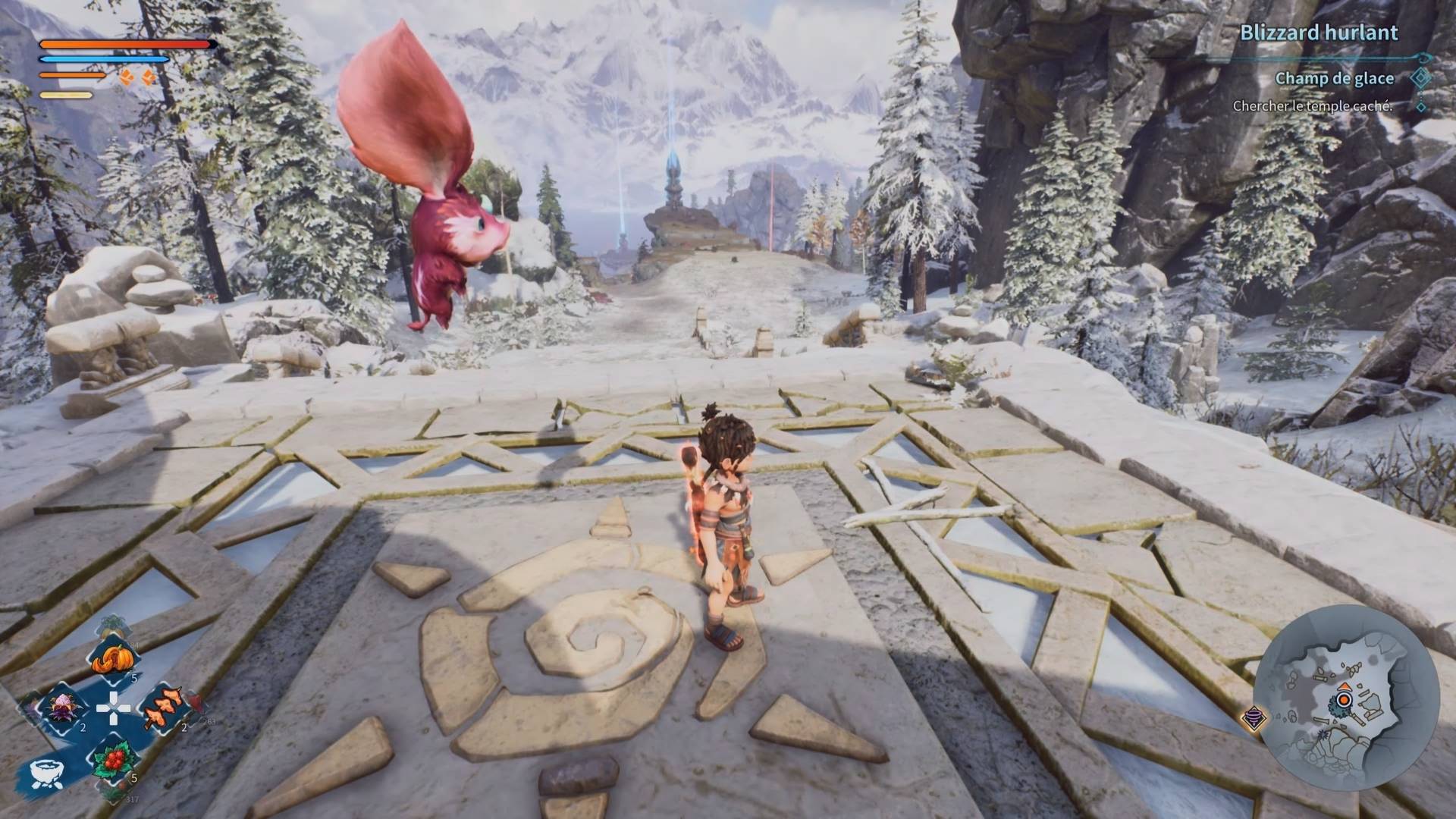Screen dimensions: 1456x819
Task: Open the cooking pot icon
Action: (46, 773)
